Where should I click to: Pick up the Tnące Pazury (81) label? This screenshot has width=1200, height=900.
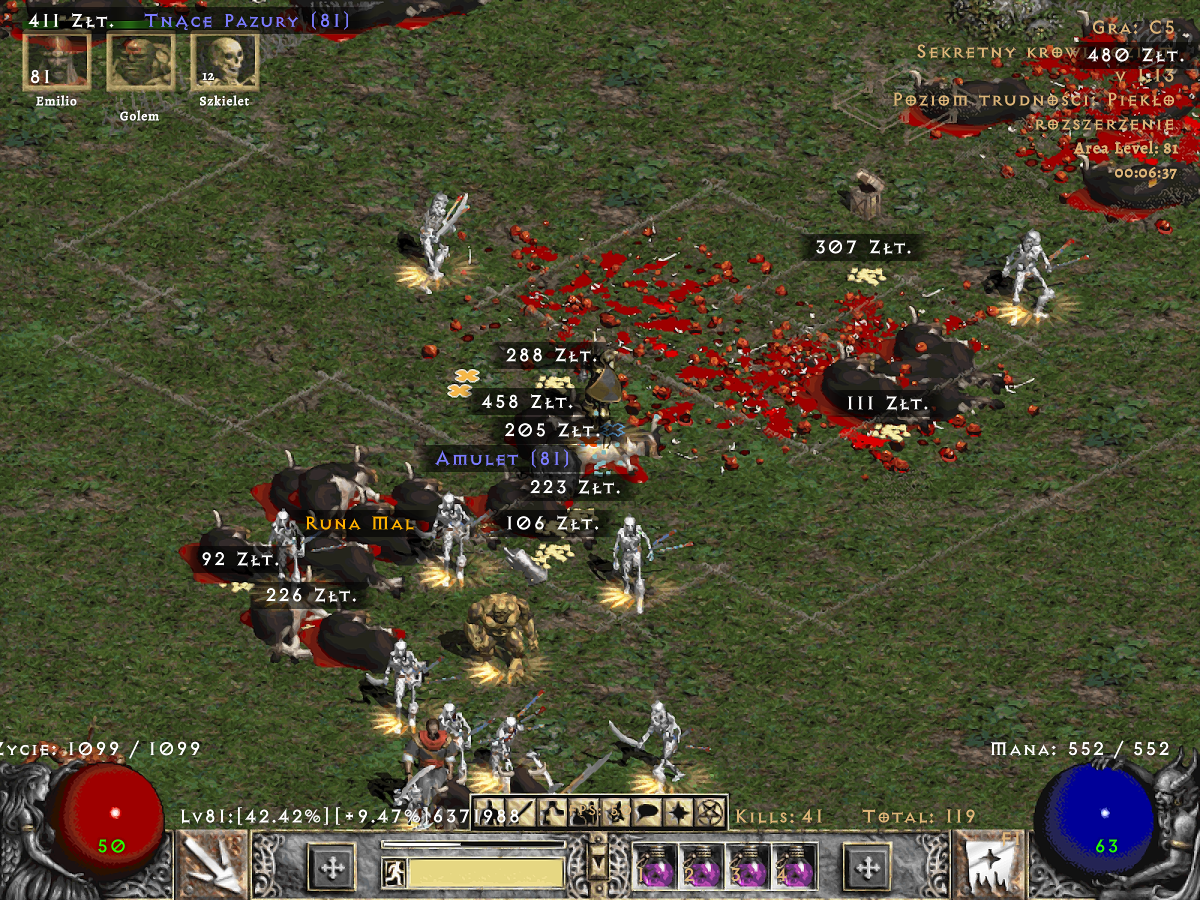(x=247, y=20)
